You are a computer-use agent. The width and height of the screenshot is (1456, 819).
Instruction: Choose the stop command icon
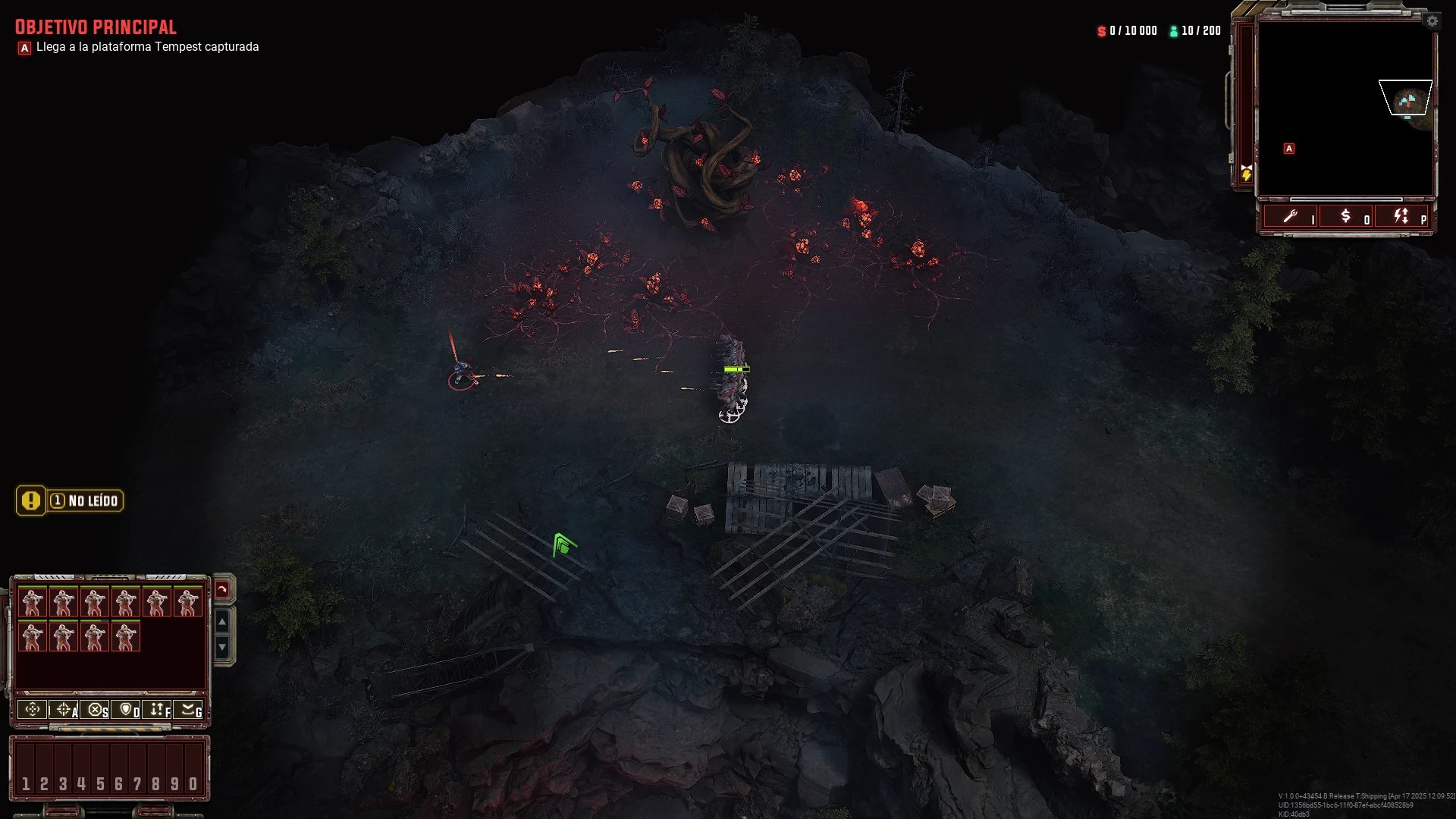pyautogui.click(x=95, y=710)
